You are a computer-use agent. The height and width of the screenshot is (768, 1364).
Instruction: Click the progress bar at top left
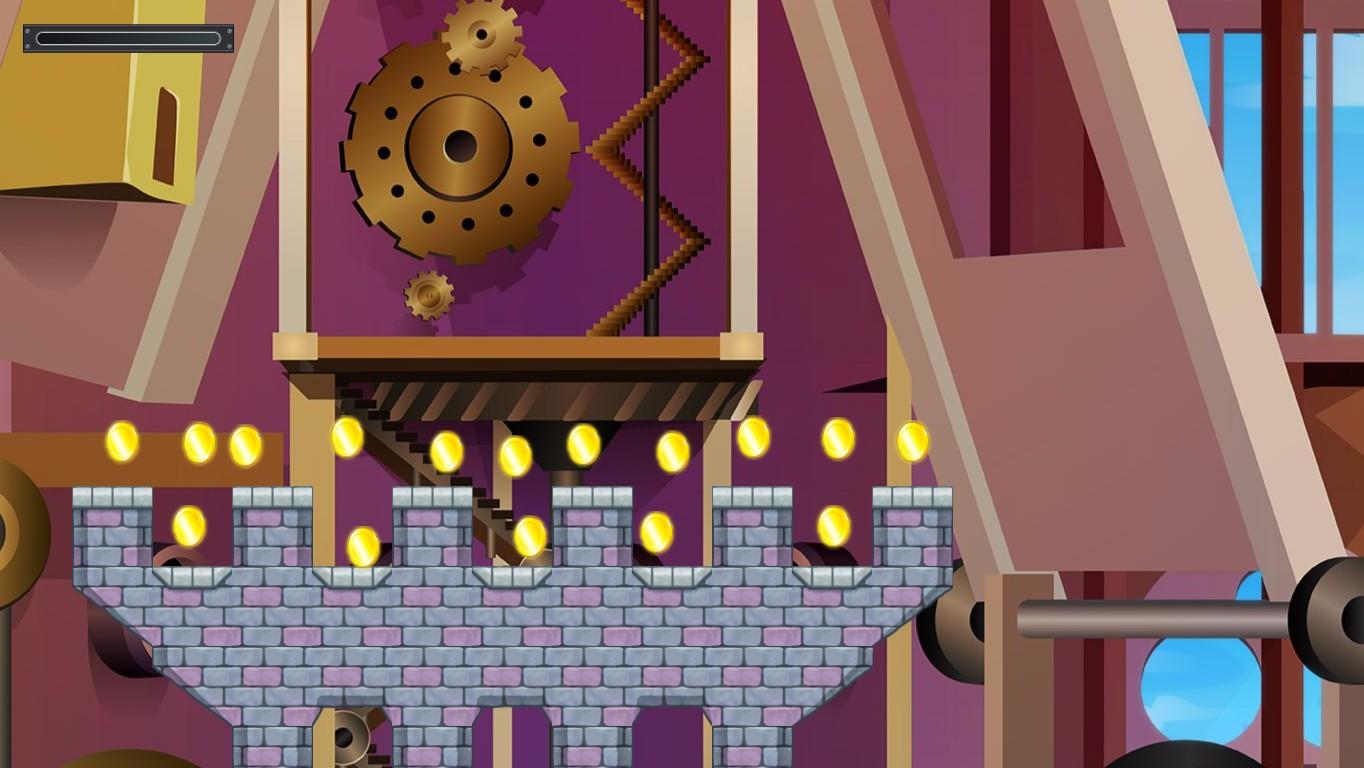[128, 38]
